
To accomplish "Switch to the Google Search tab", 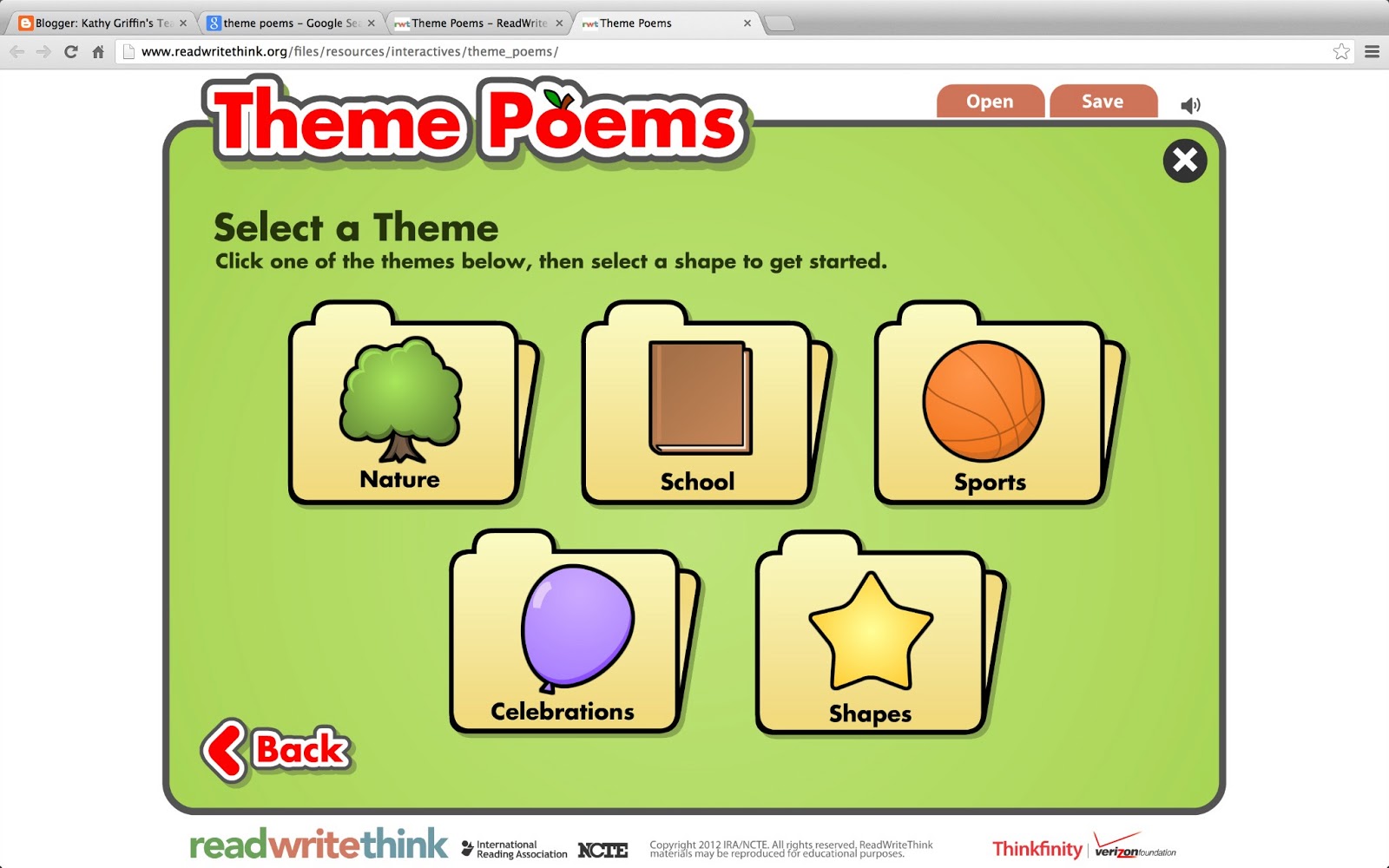I will click(x=286, y=23).
